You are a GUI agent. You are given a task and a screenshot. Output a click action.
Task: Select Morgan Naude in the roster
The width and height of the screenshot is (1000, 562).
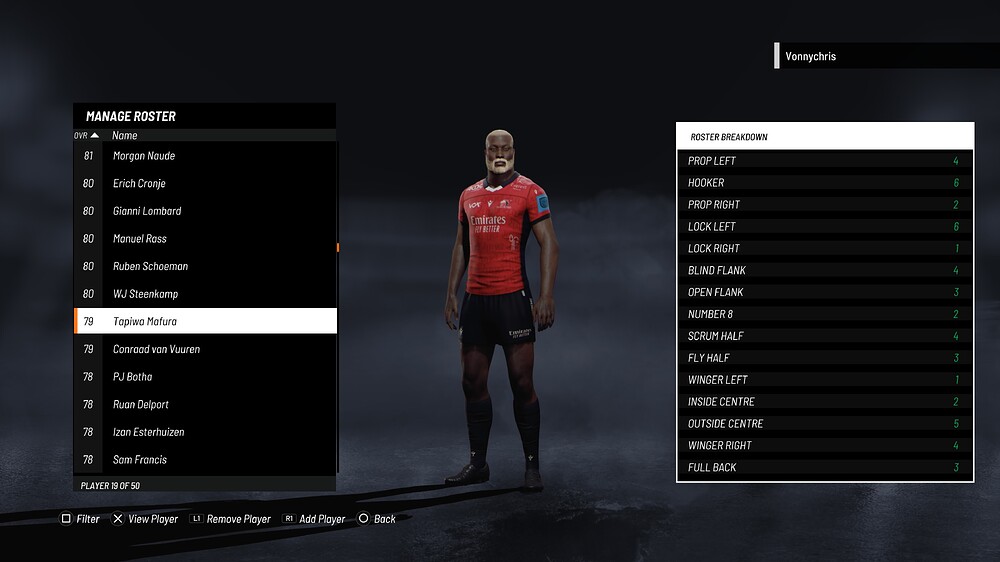(x=204, y=156)
